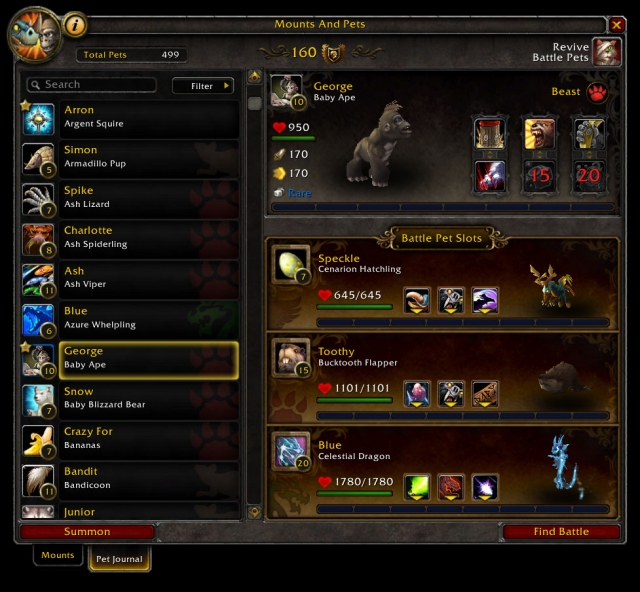Open the info button beside the portrait

click(74, 24)
